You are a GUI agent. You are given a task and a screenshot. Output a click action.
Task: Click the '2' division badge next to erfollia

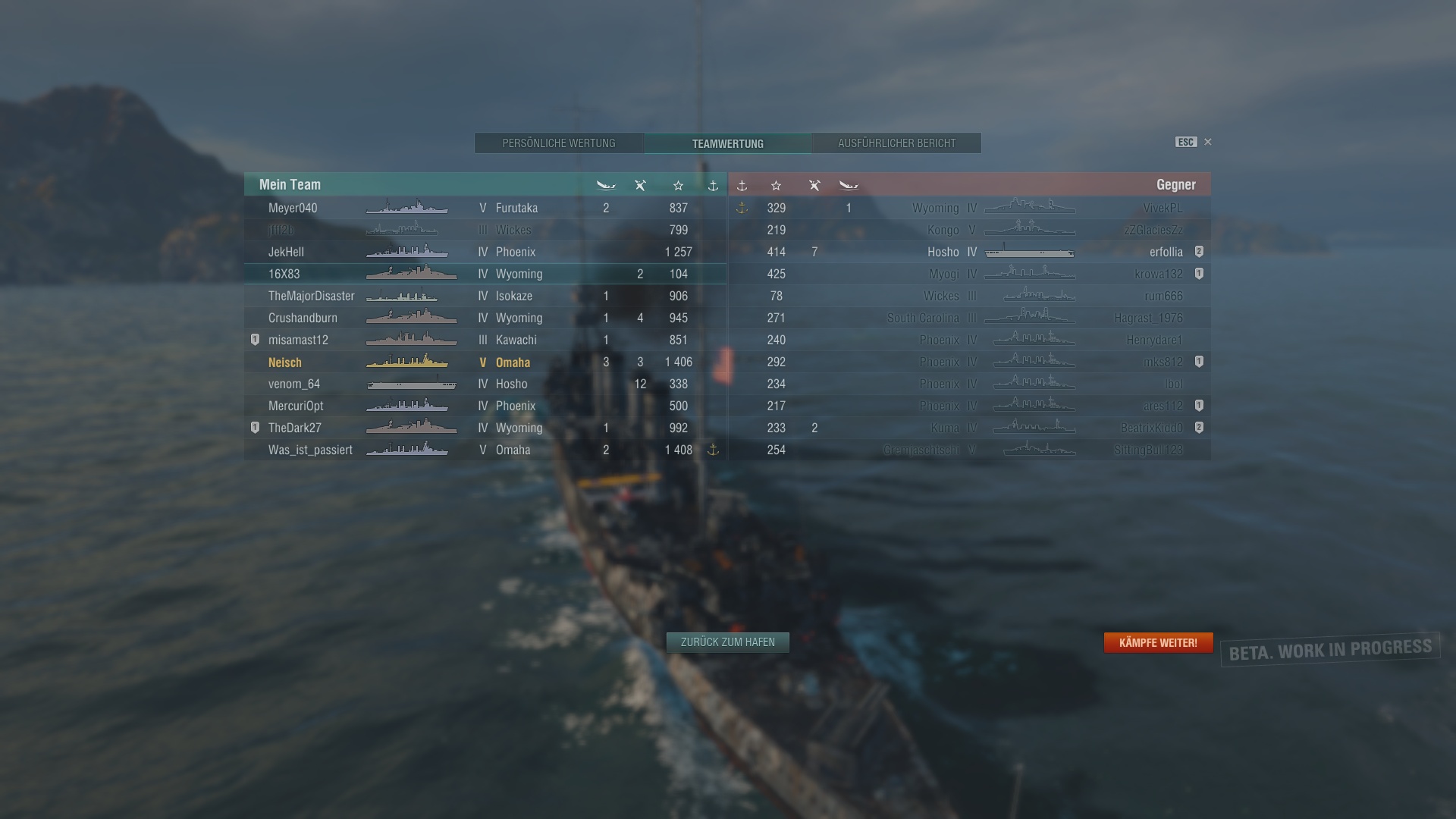[x=1199, y=252]
